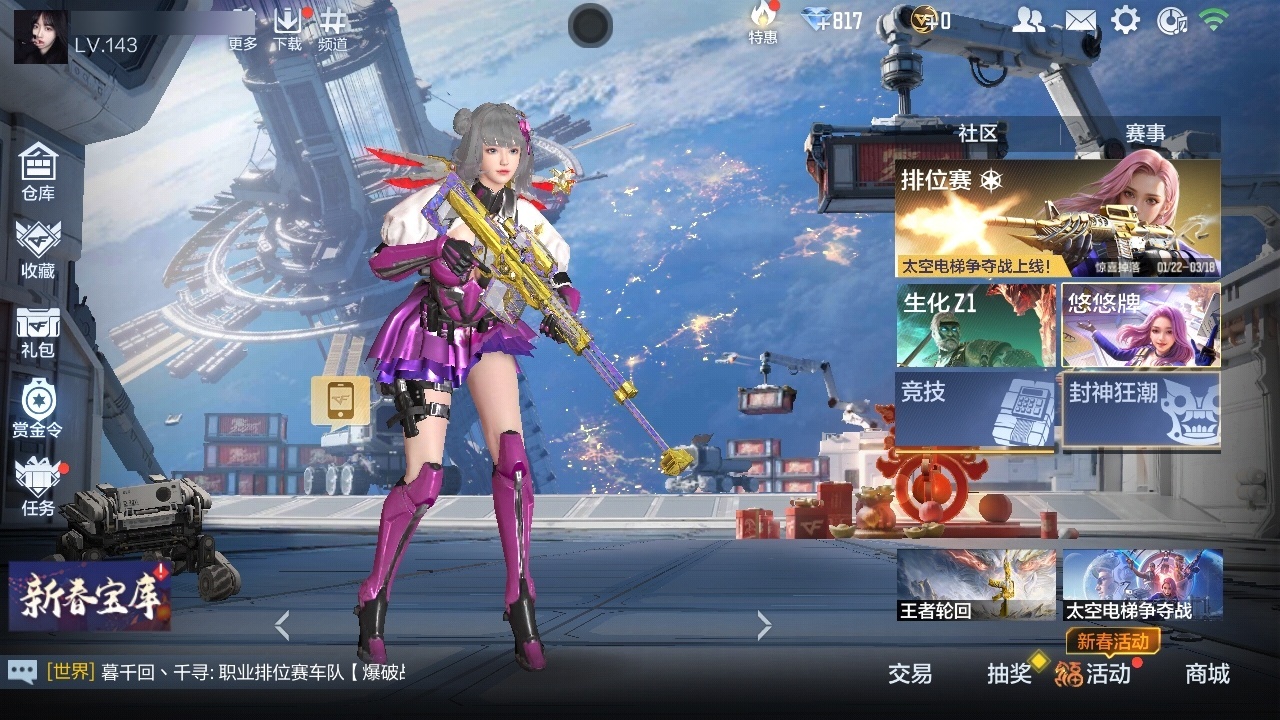Open the 交易 trade menu

pos(910,674)
